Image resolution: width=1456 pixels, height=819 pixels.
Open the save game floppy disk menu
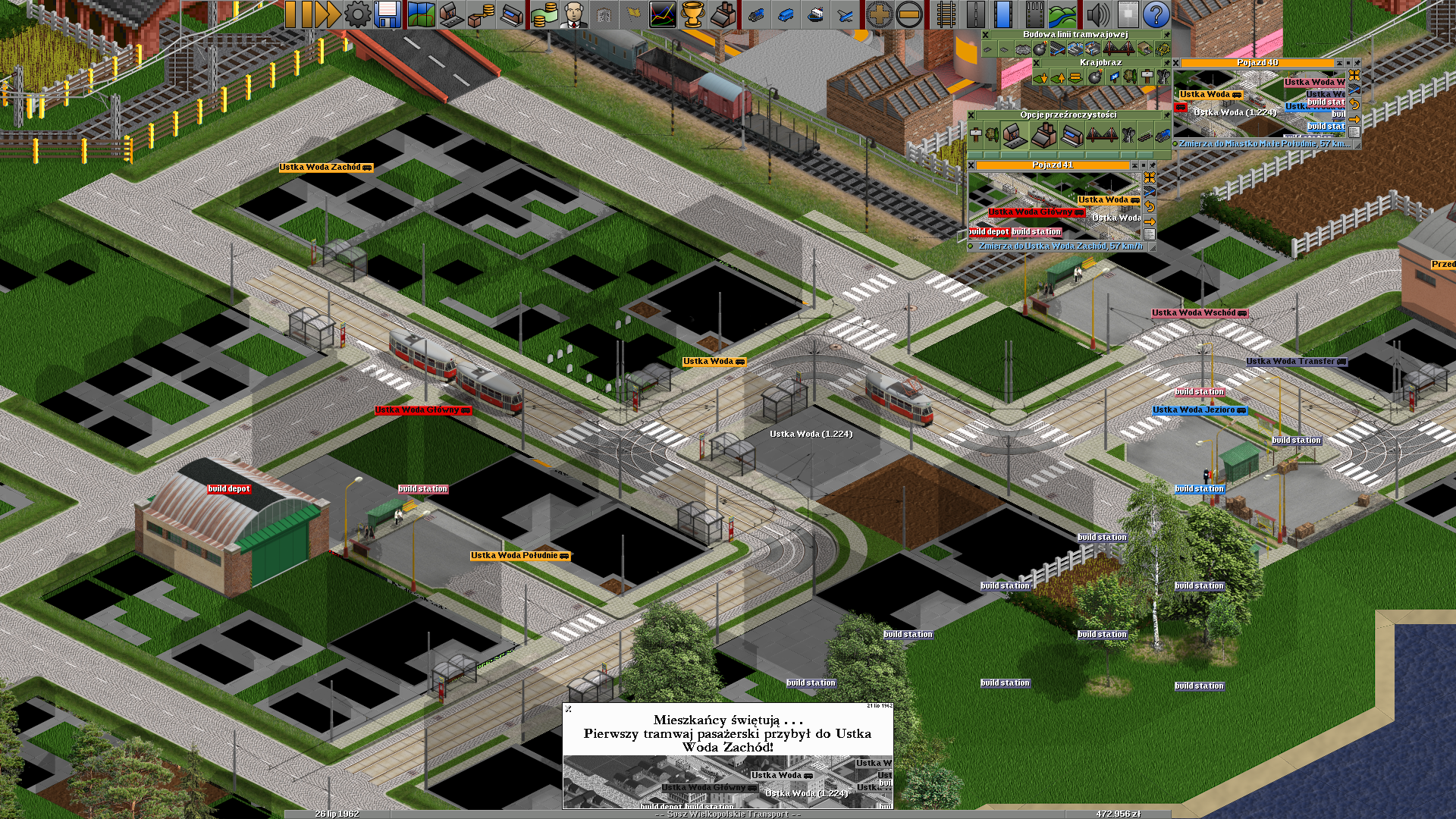tap(387, 14)
